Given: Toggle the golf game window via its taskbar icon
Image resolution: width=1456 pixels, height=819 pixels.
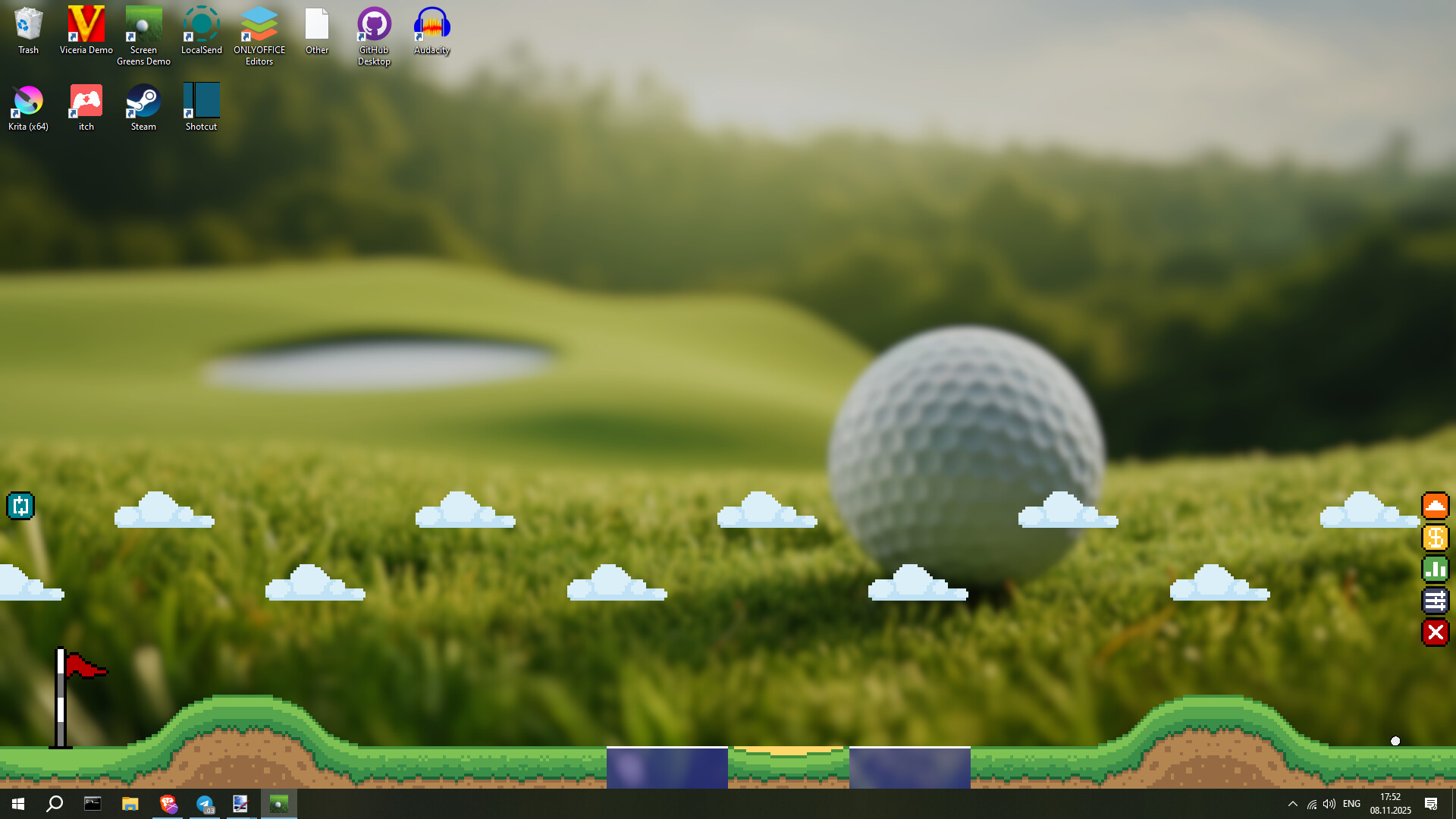Looking at the screenshot, I should point(278,805).
